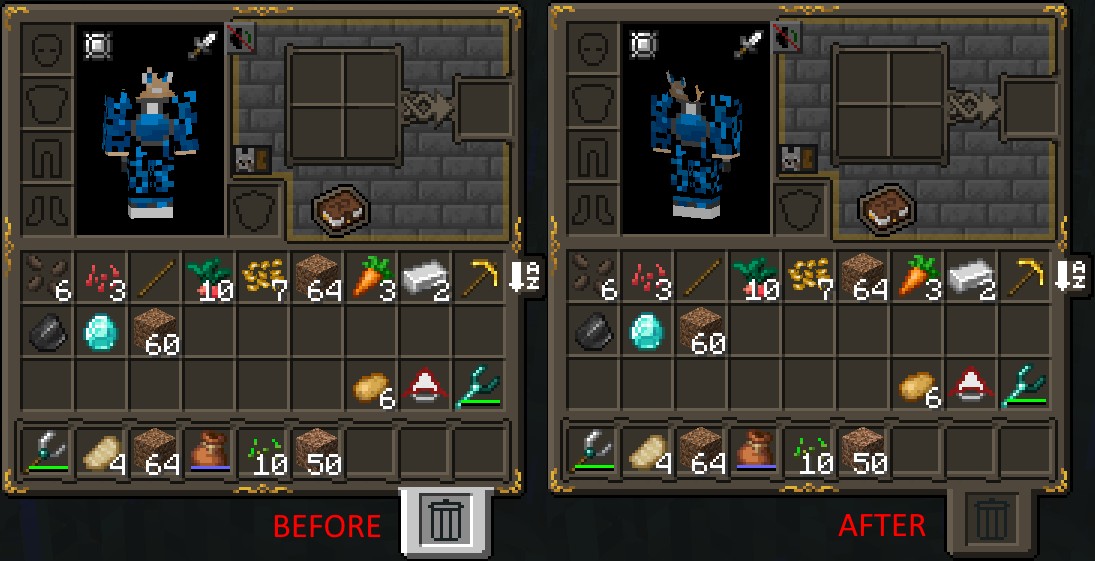Choose the coal item in the BEFORE panel
The width and height of the screenshot is (1095, 561).
pos(47,331)
